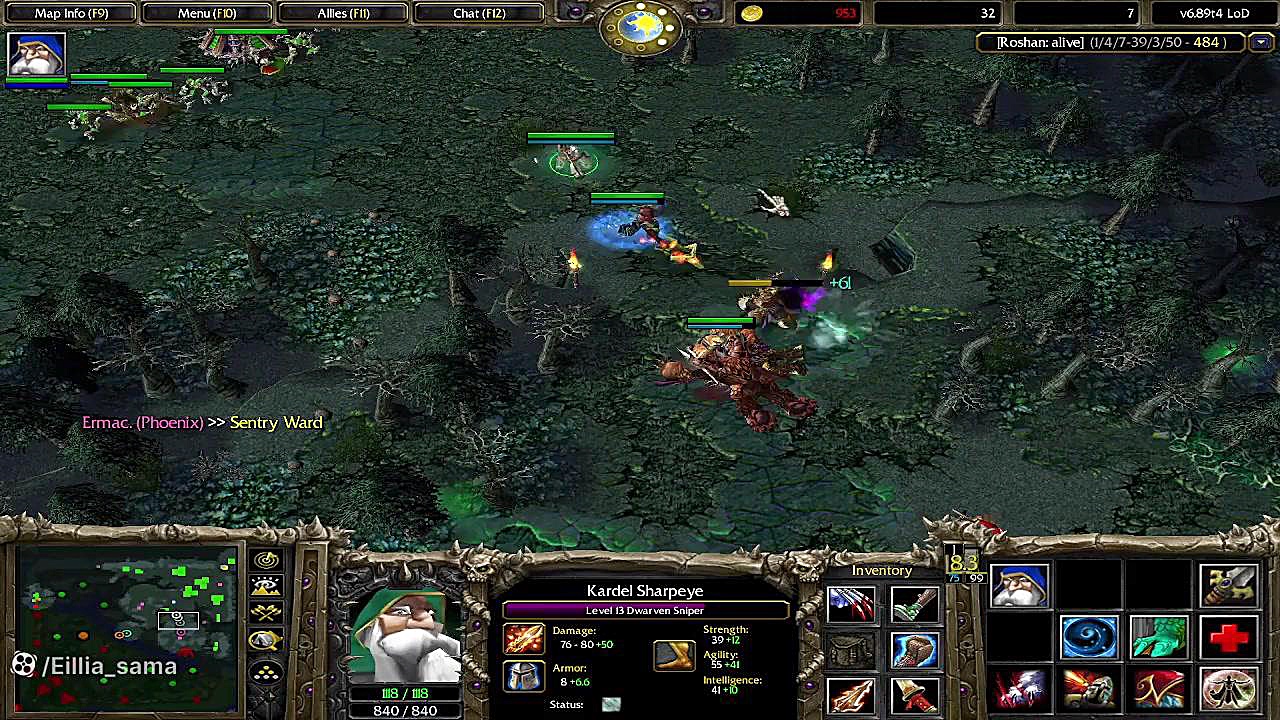Screen dimensions: 1280x720
Task: Select the camouflage sword attack command
Action: [x=1229, y=586]
